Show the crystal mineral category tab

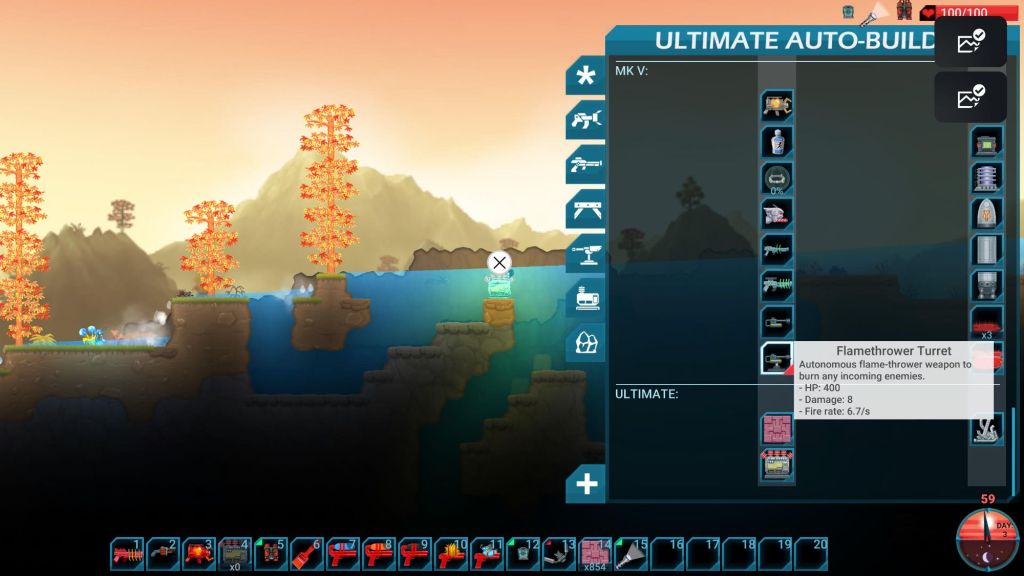[585, 343]
